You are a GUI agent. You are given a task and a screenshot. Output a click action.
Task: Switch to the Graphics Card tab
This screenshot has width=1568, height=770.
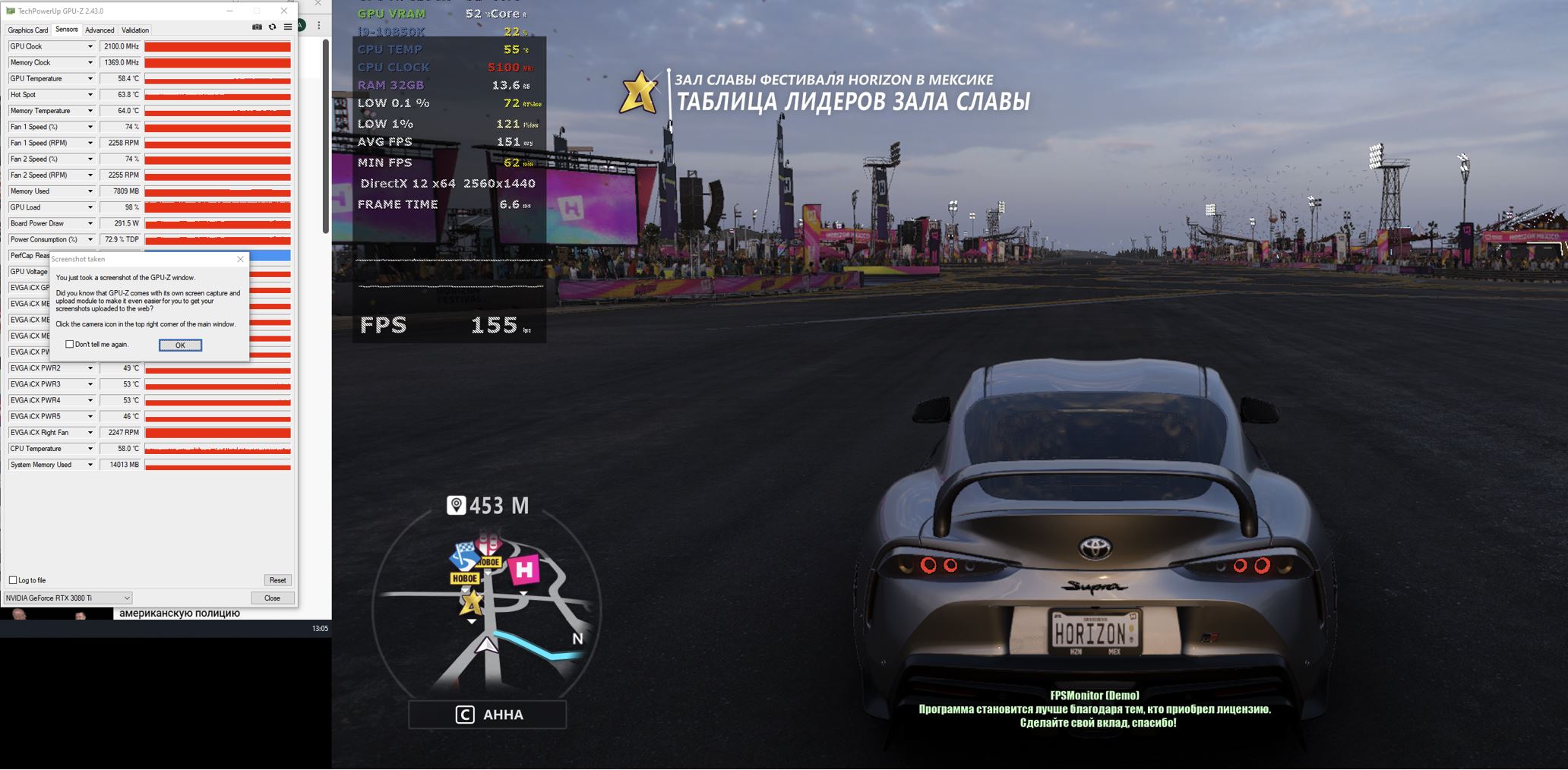pyautogui.click(x=28, y=30)
